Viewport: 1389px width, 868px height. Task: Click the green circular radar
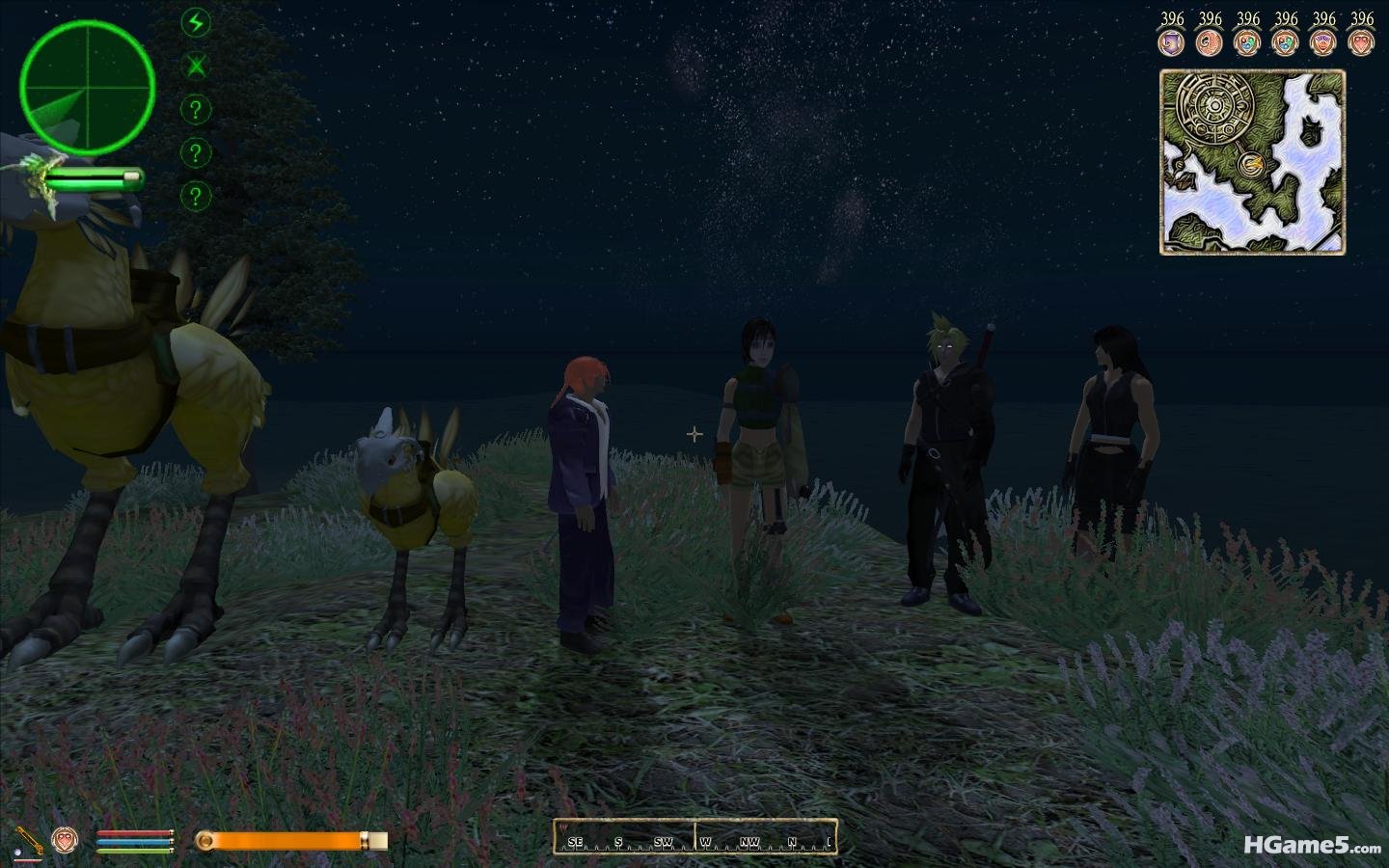click(x=87, y=88)
